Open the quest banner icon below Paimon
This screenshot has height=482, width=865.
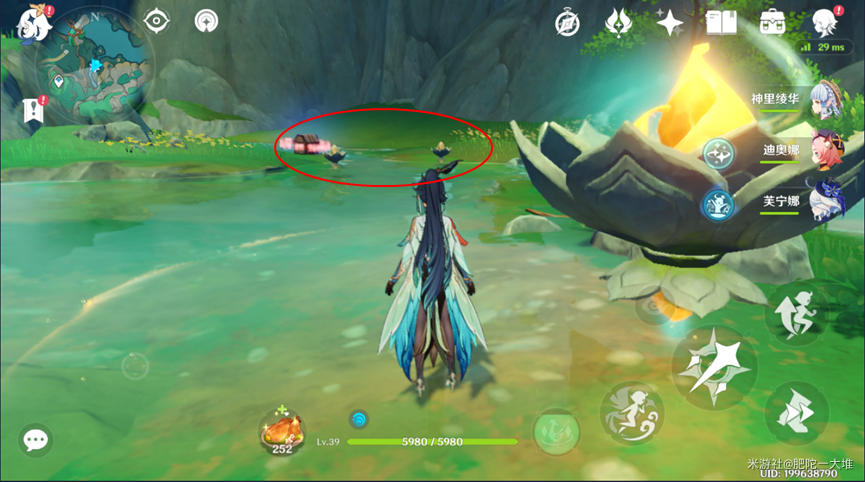(x=34, y=110)
